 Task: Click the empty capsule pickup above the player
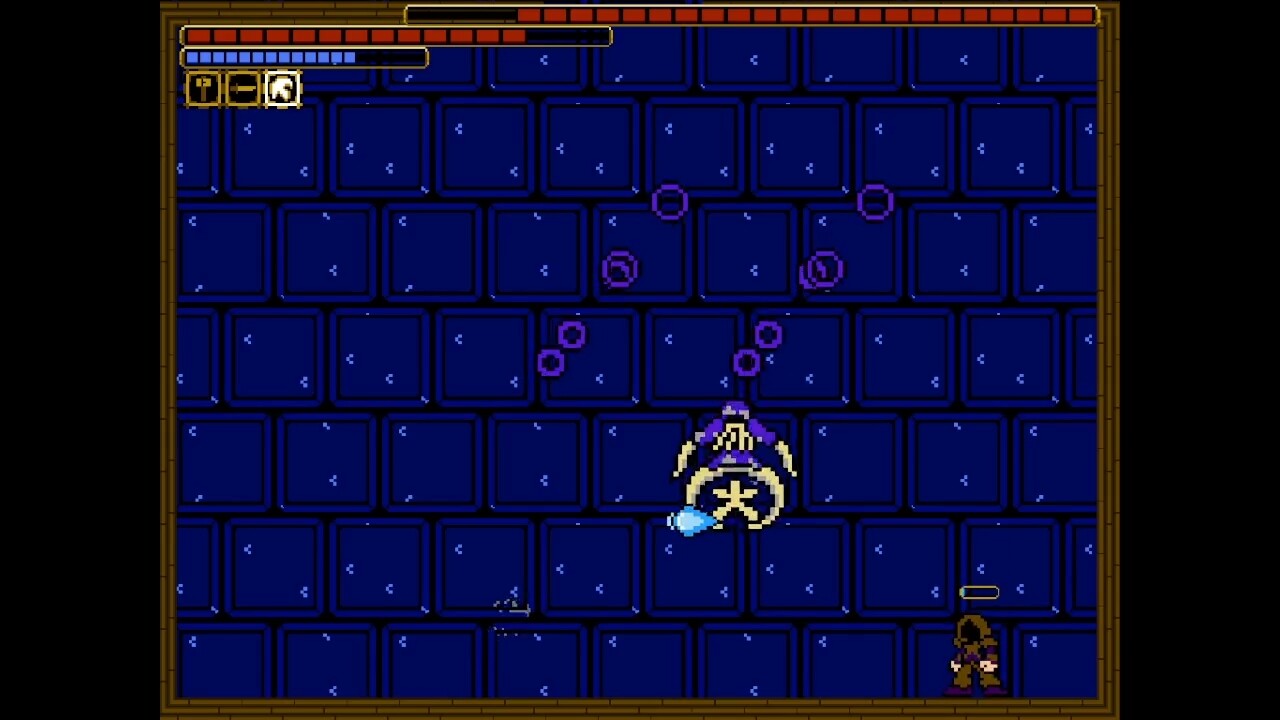(x=979, y=592)
